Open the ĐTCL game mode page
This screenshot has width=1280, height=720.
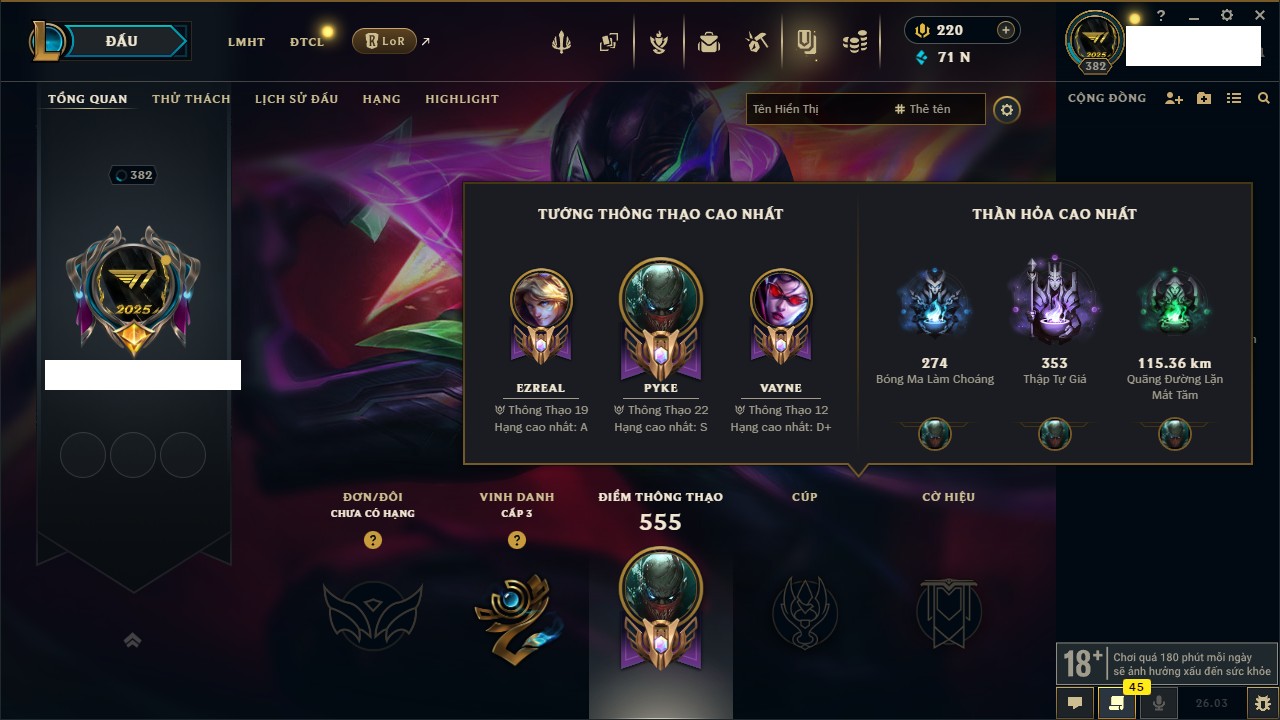pos(307,42)
